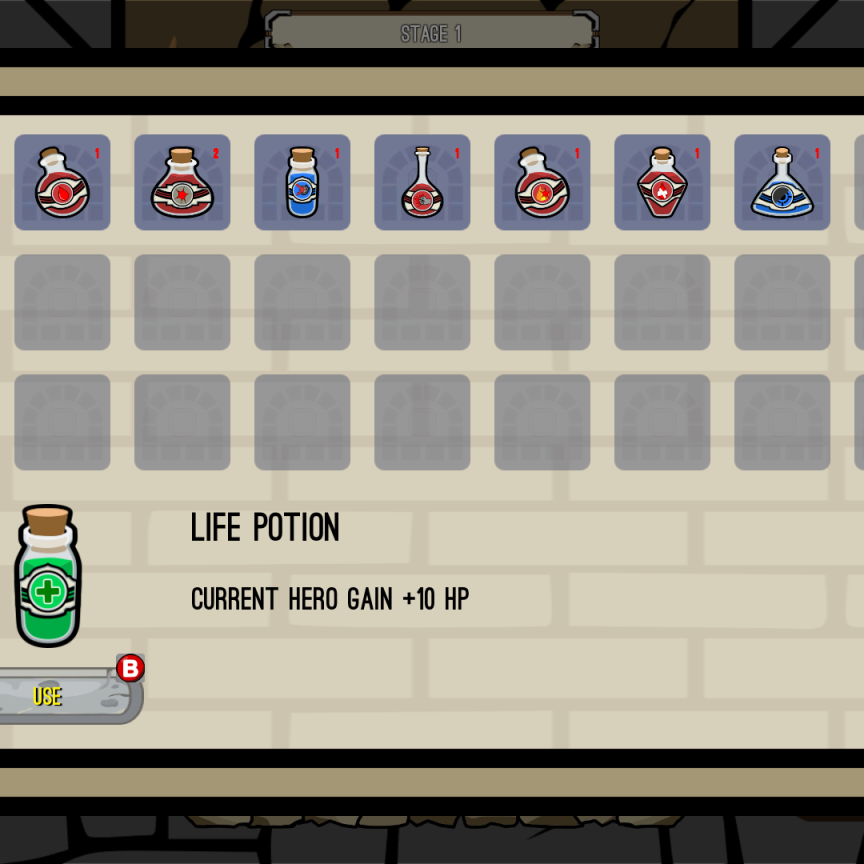Pick the tall-necked red flask
The height and width of the screenshot is (864, 864).
click(422, 183)
